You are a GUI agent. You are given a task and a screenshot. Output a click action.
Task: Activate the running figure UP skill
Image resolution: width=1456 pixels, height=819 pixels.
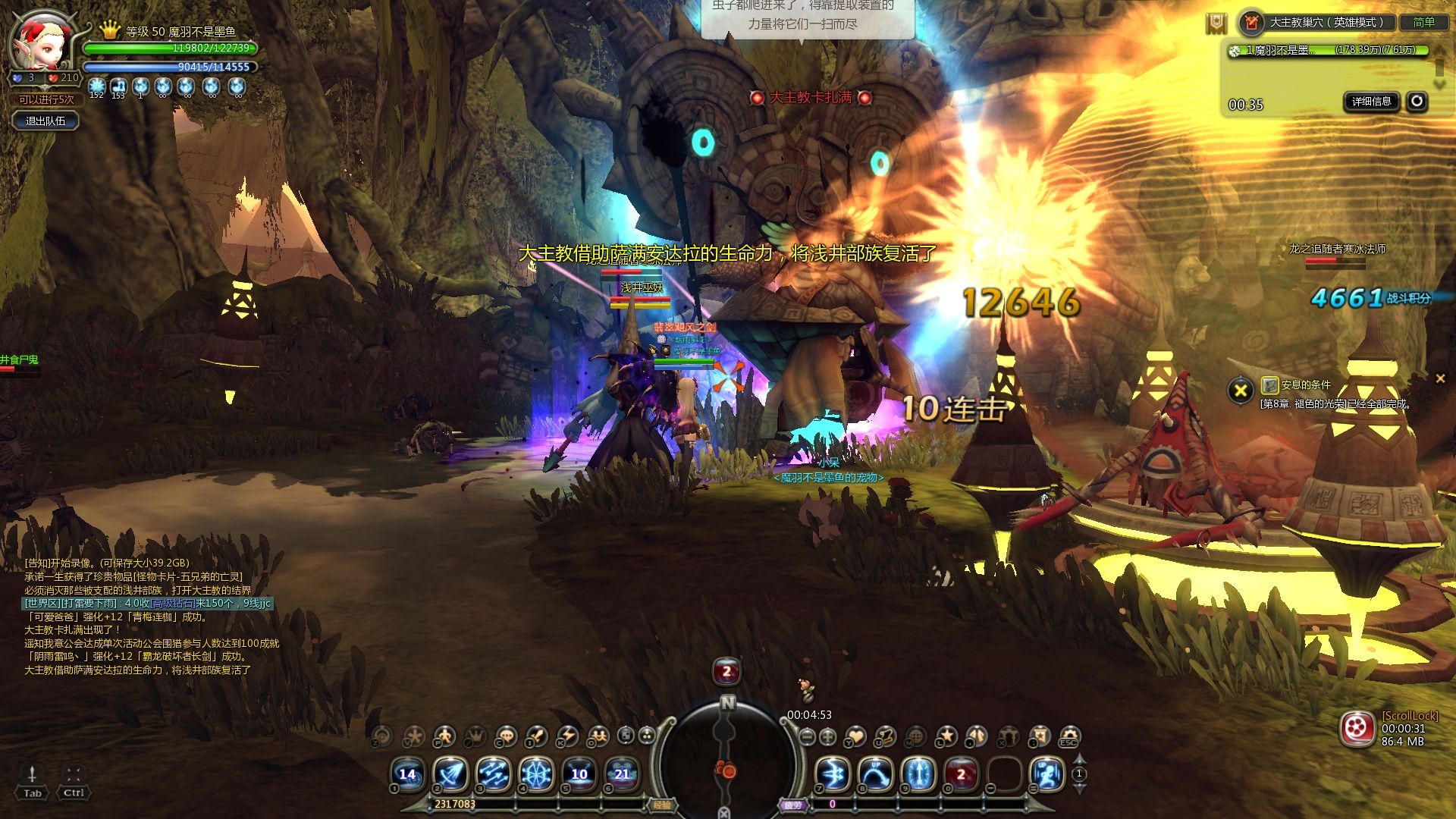[x=1047, y=774]
